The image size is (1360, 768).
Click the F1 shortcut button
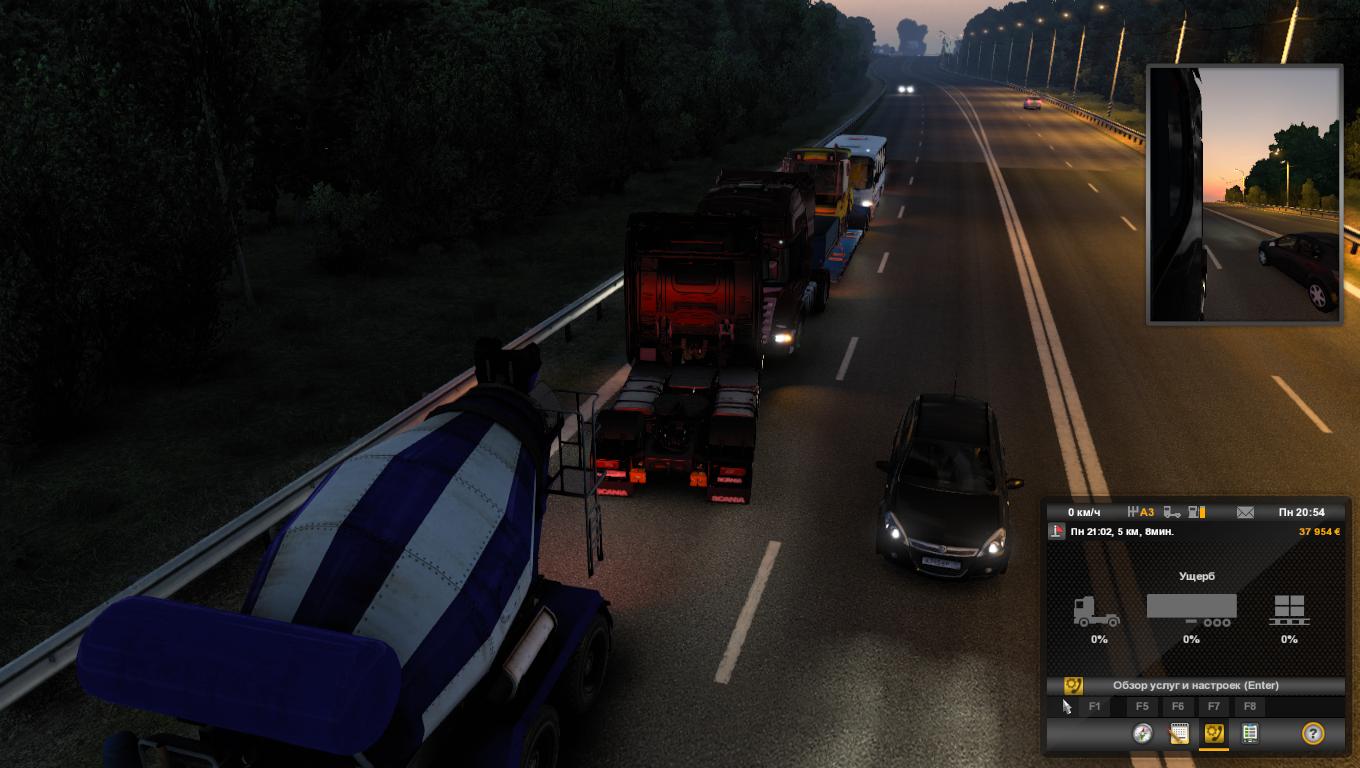[x=1094, y=707]
